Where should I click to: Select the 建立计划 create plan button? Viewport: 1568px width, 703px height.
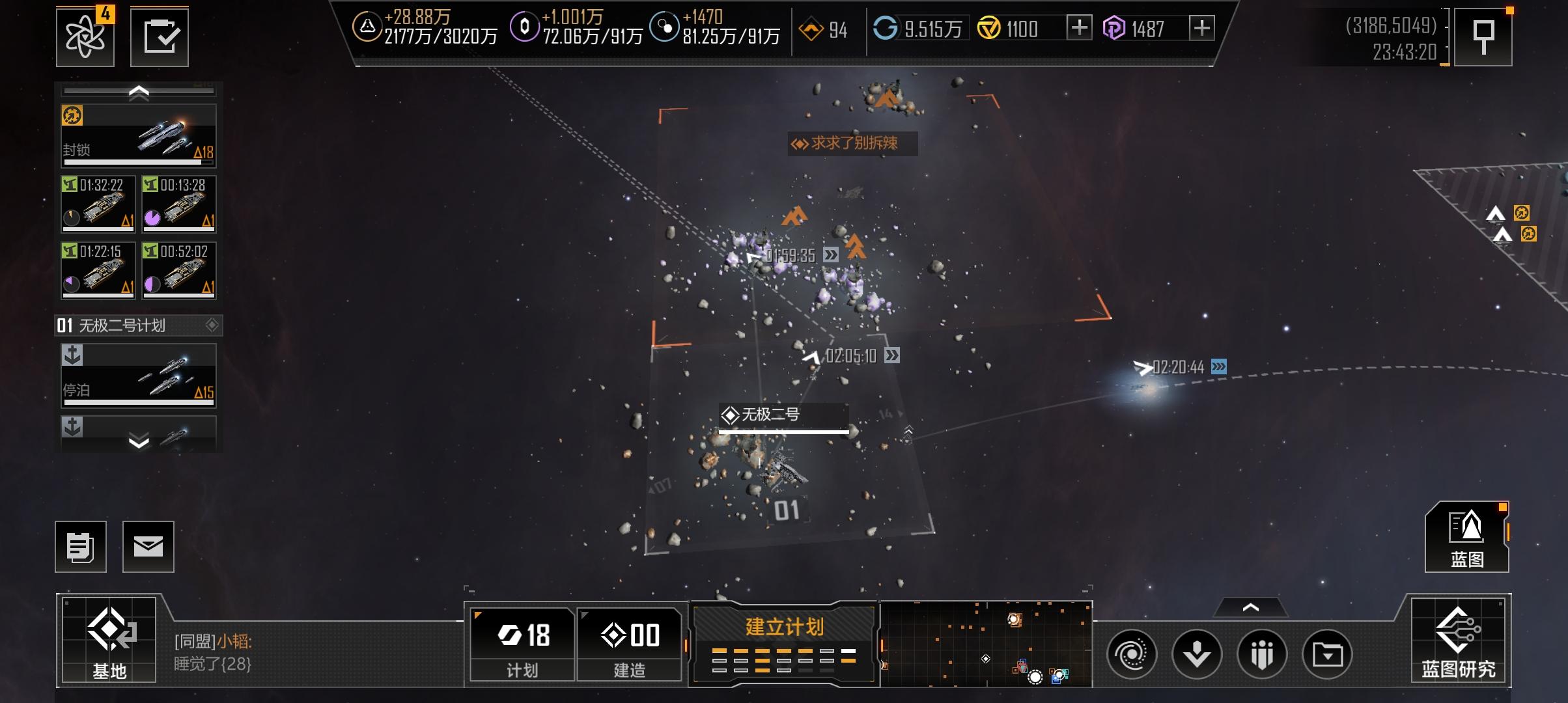(x=784, y=643)
